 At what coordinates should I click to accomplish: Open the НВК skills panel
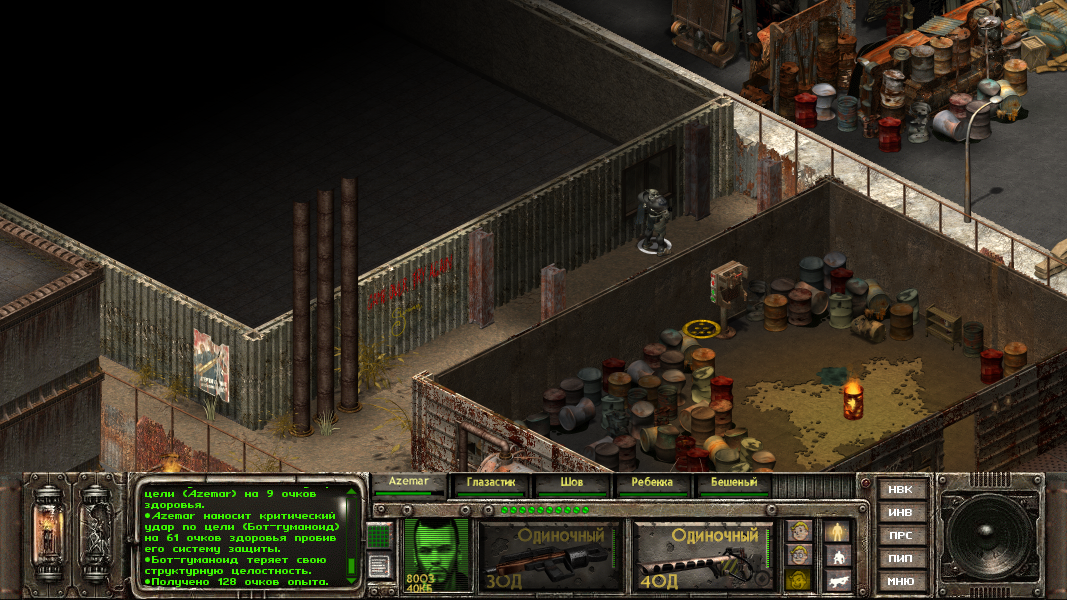(901, 490)
